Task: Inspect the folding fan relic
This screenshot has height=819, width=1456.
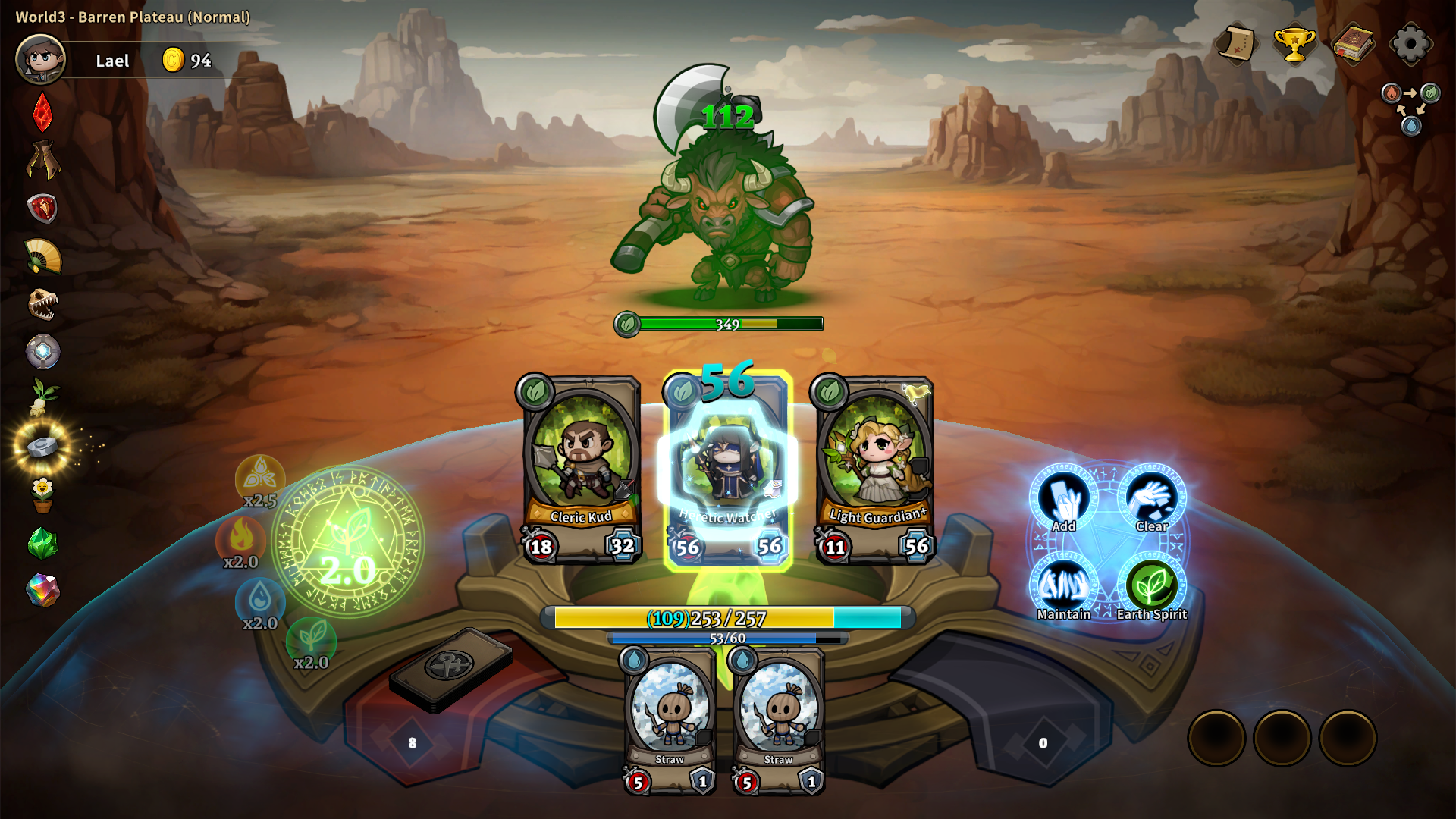Action: point(43,256)
